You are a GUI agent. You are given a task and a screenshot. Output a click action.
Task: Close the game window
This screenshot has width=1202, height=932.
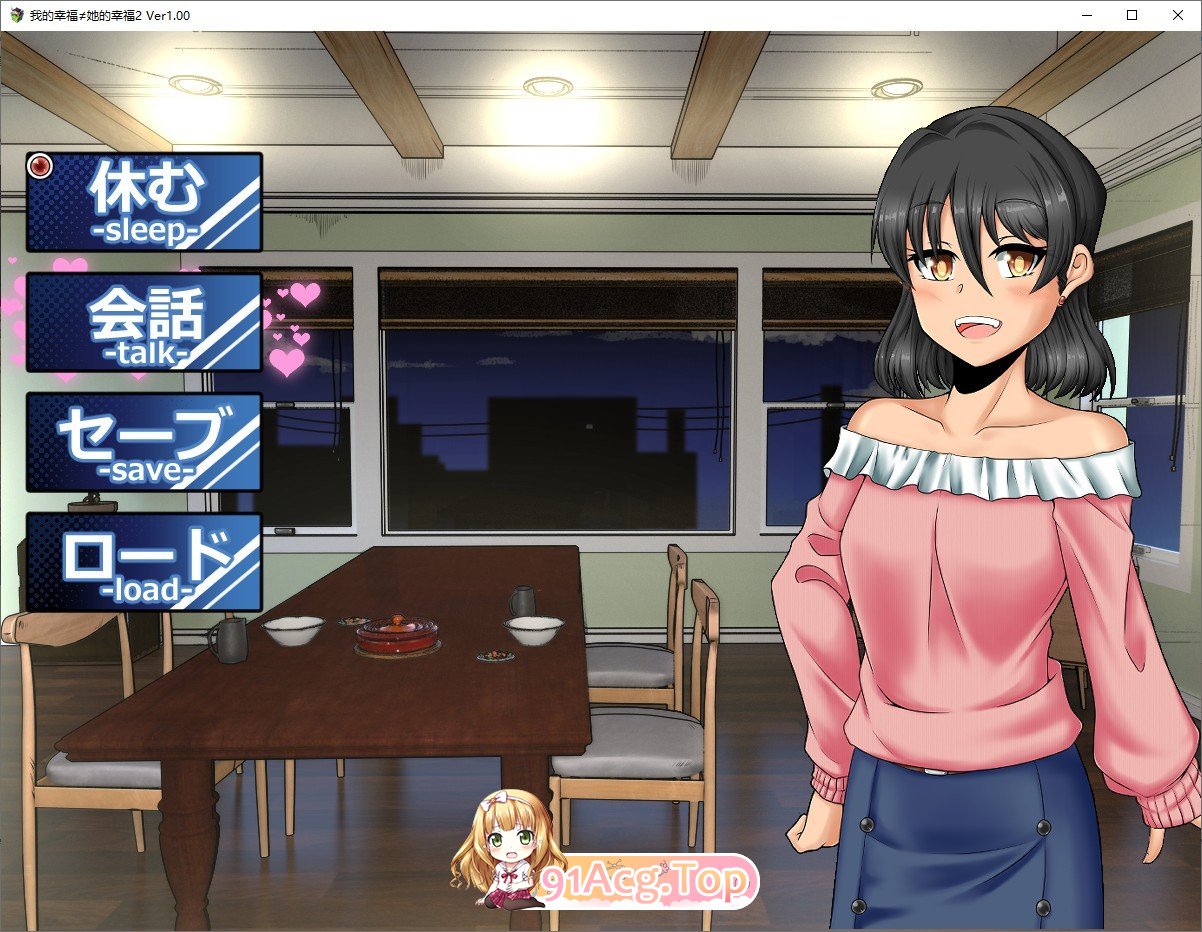pyautogui.click(x=1178, y=15)
